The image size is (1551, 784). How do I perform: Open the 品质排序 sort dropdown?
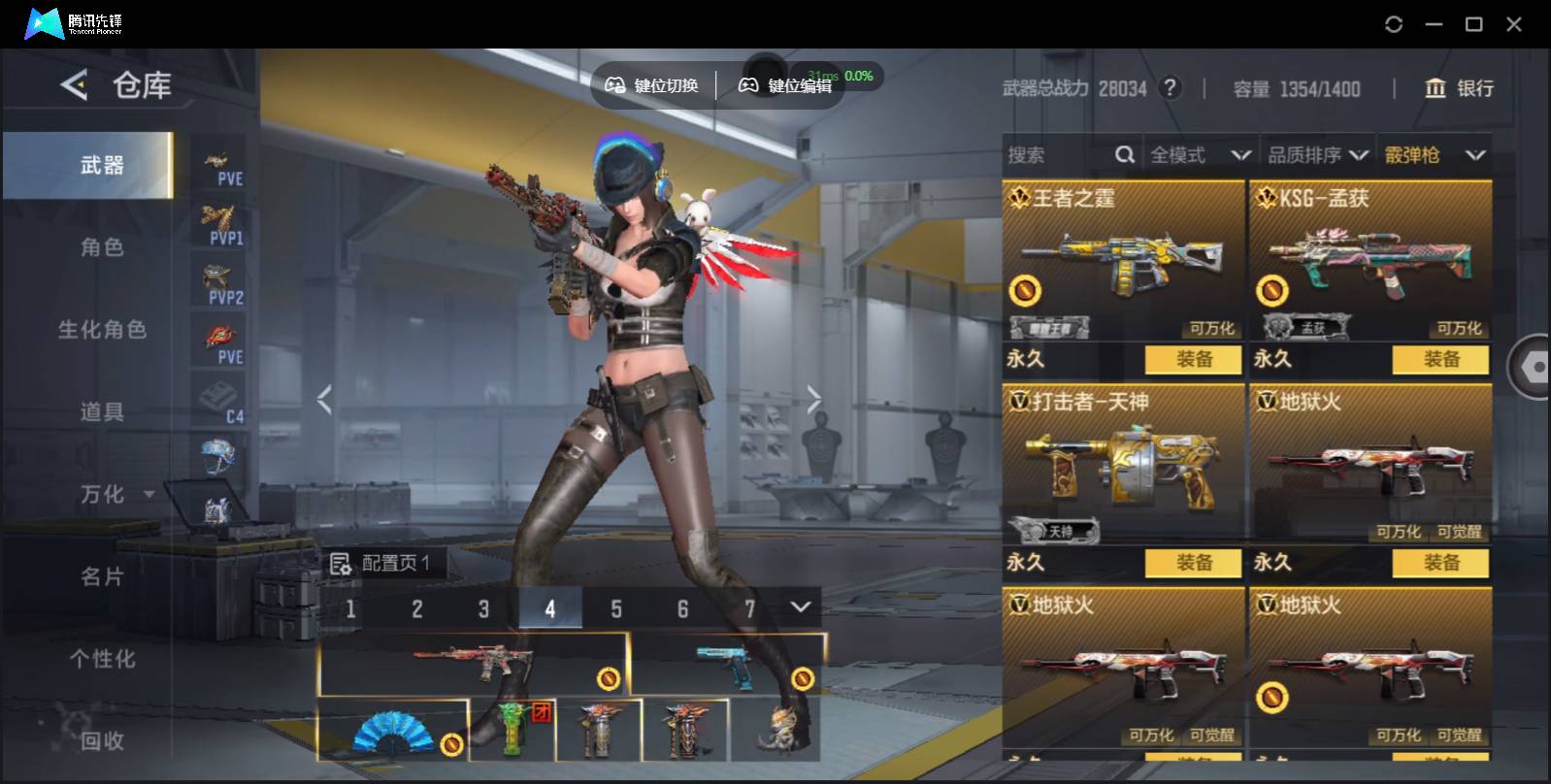pyautogui.click(x=1318, y=155)
